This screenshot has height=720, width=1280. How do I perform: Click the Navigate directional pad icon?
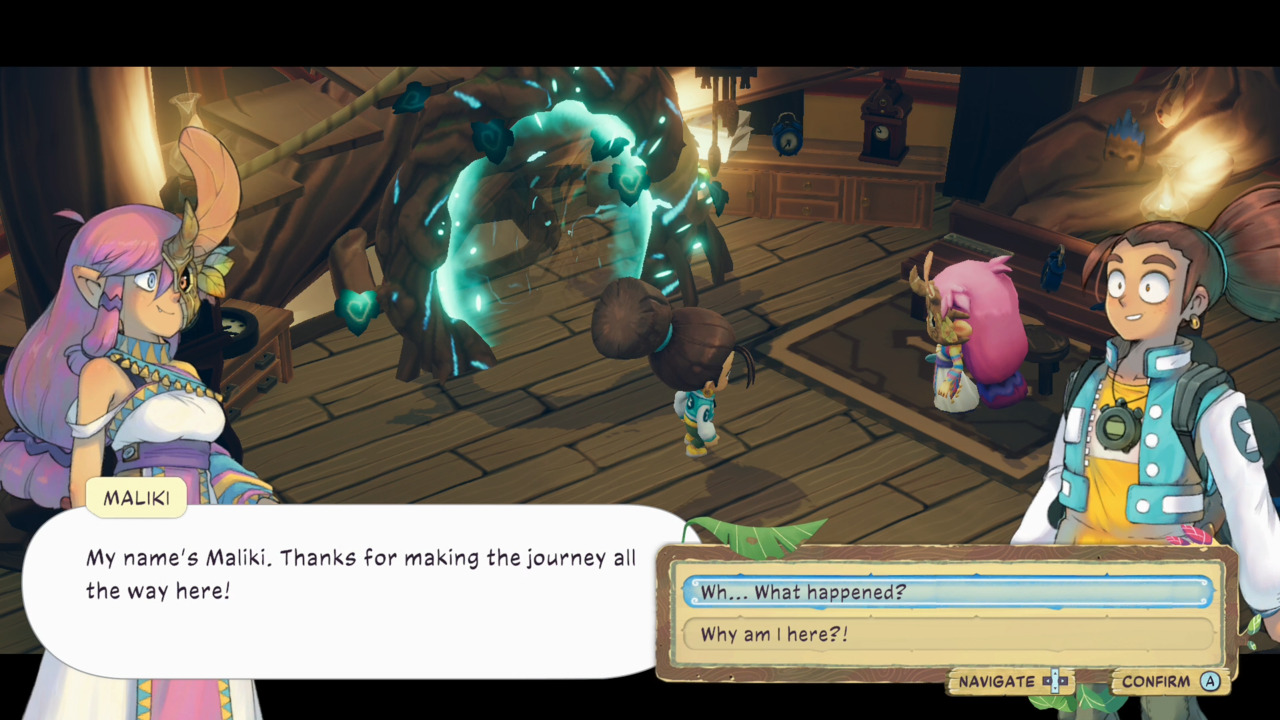(1054, 681)
